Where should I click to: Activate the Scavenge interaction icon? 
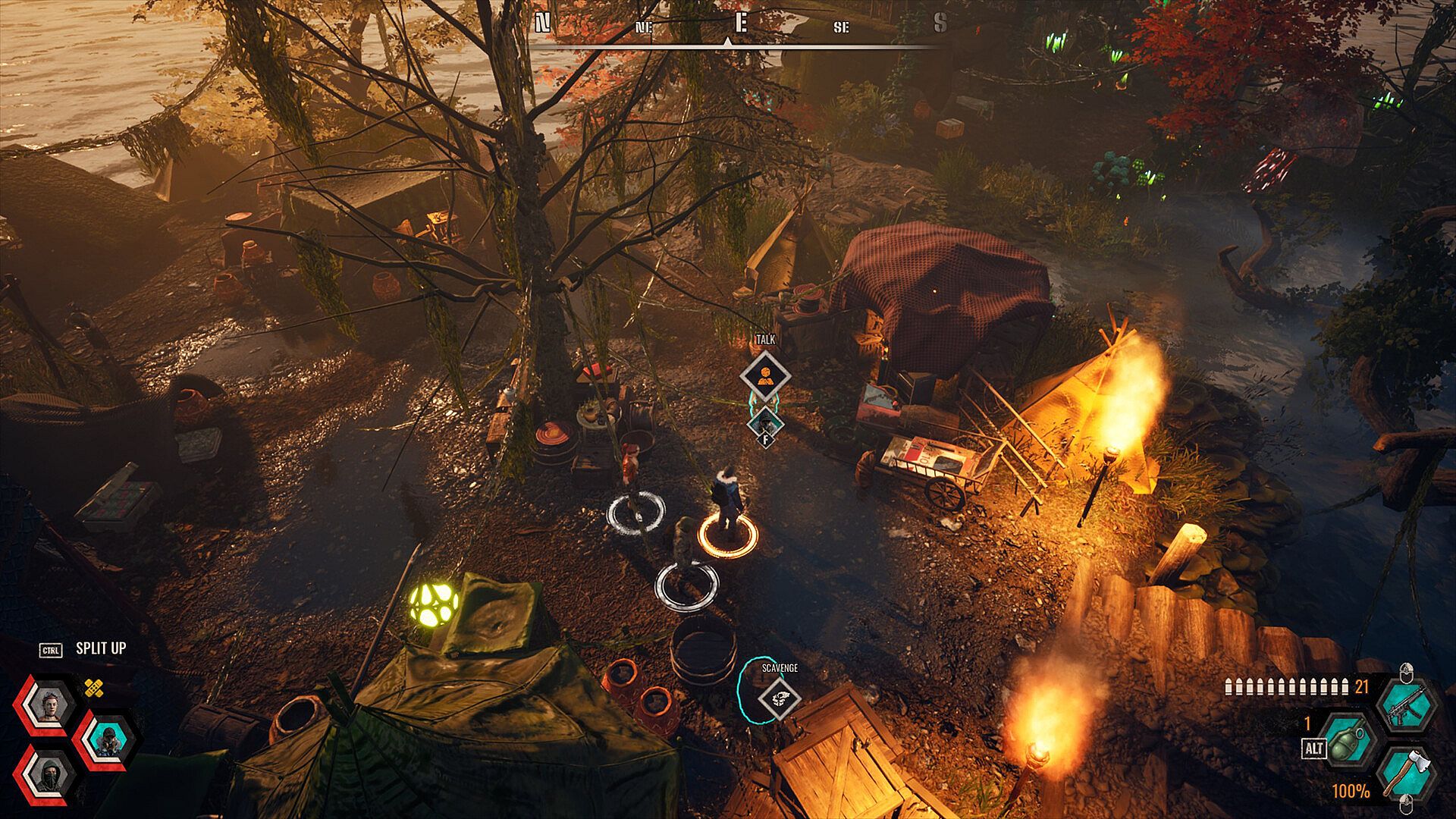pyautogui.click(x=780, y=698)
